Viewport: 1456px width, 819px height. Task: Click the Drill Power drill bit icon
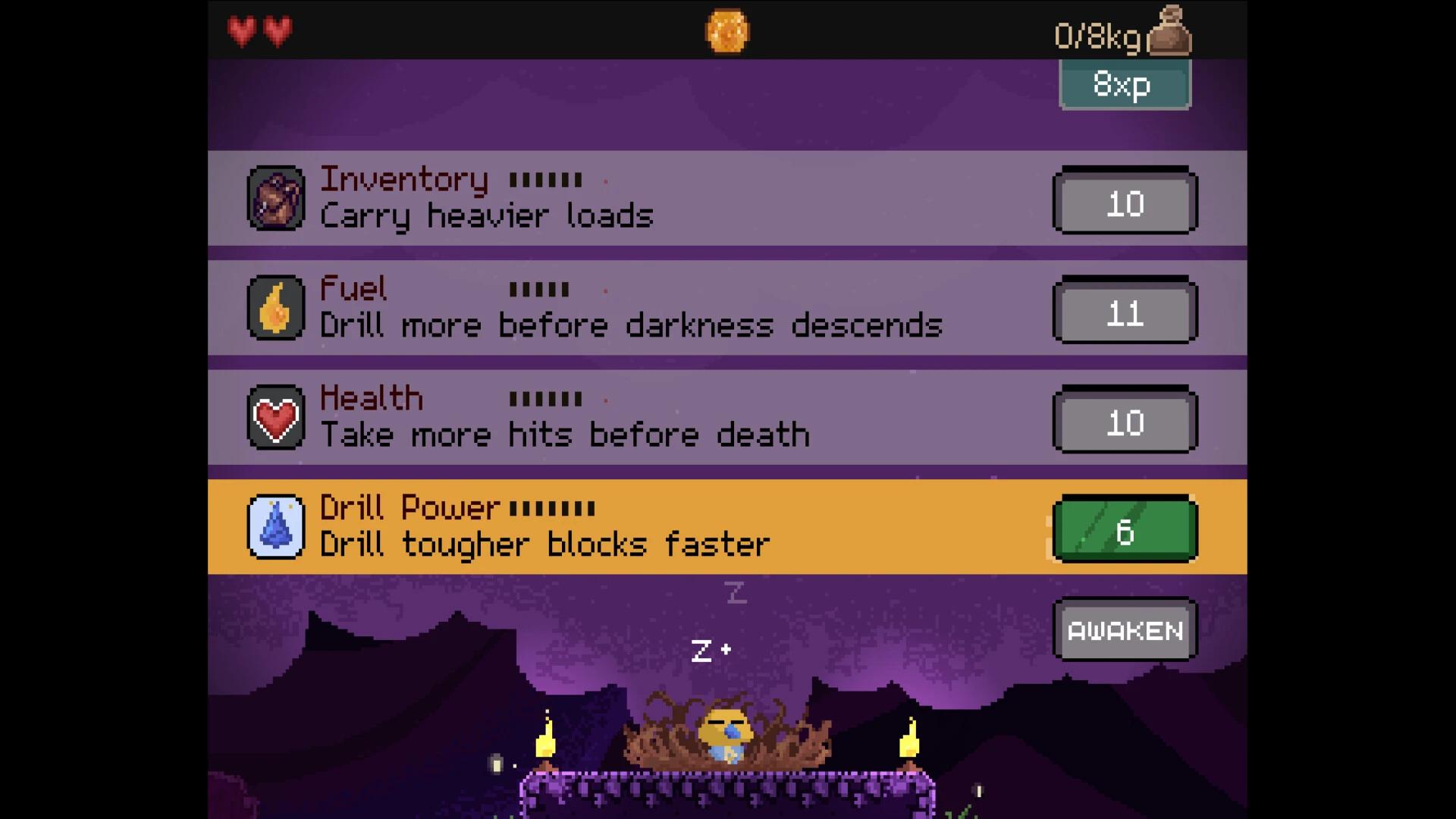tap(276, 526)
